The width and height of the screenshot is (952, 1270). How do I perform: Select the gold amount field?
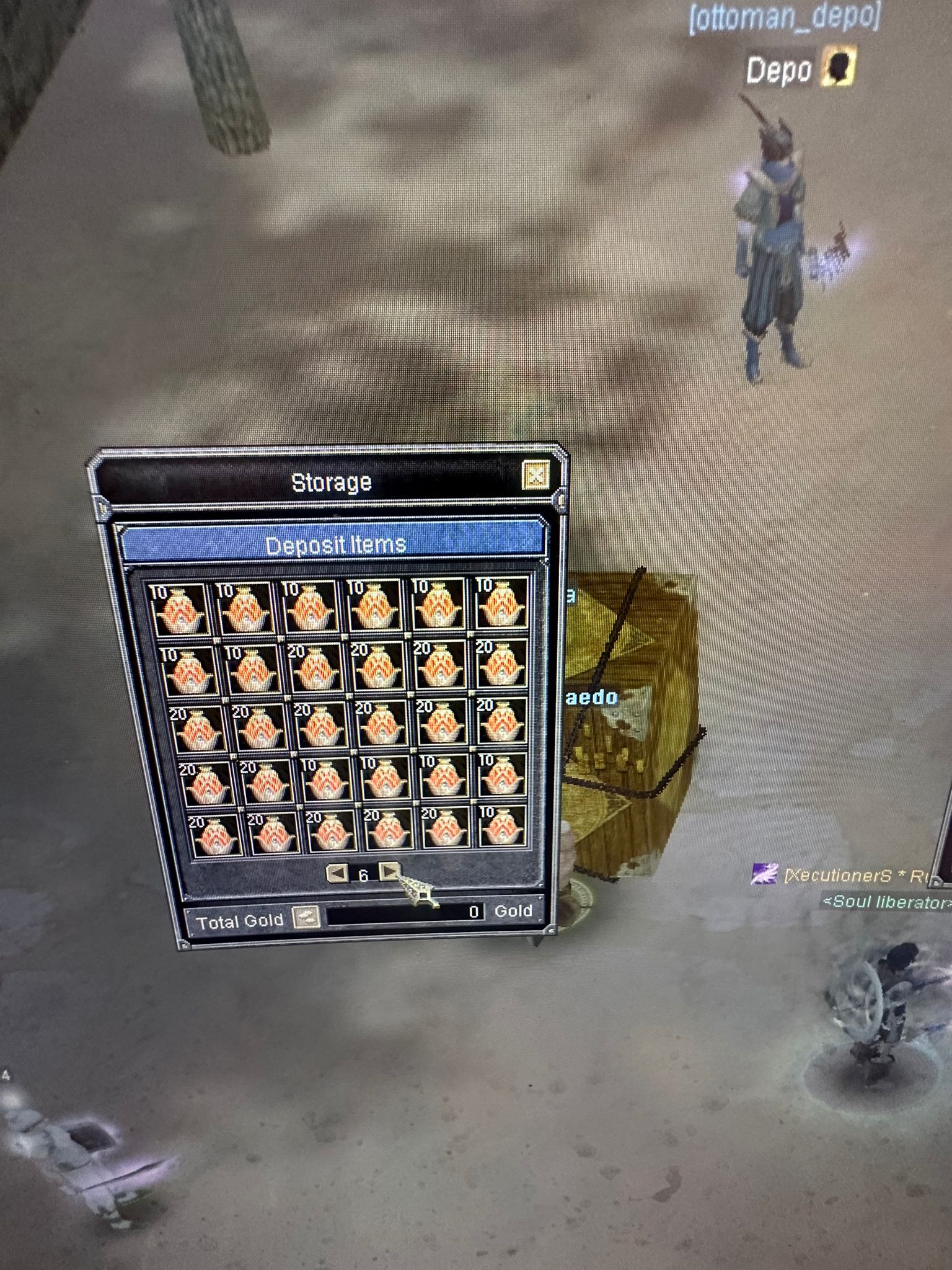point(405,912)
